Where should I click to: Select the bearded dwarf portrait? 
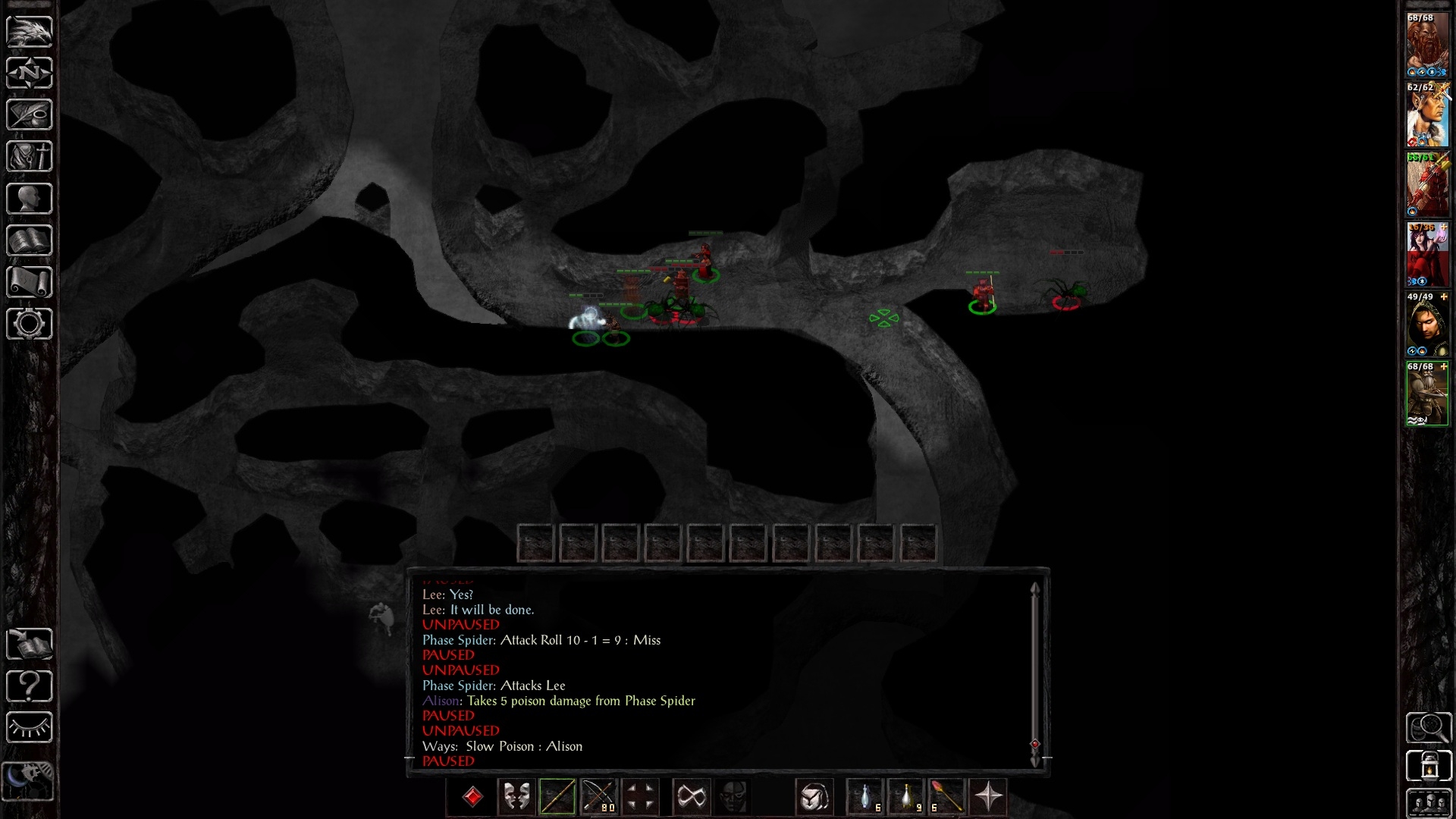1427,45
